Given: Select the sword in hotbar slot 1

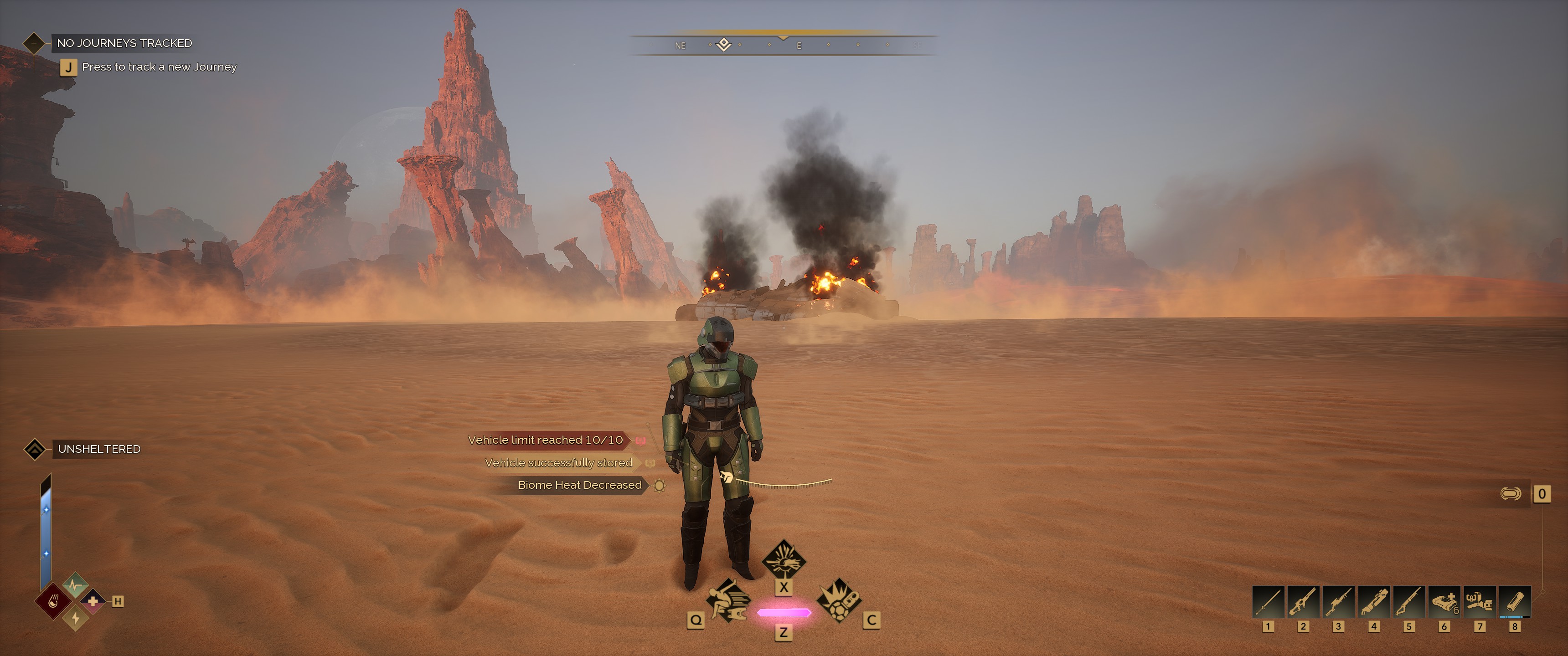Looking at the screenshot, I should (1268, 602).
